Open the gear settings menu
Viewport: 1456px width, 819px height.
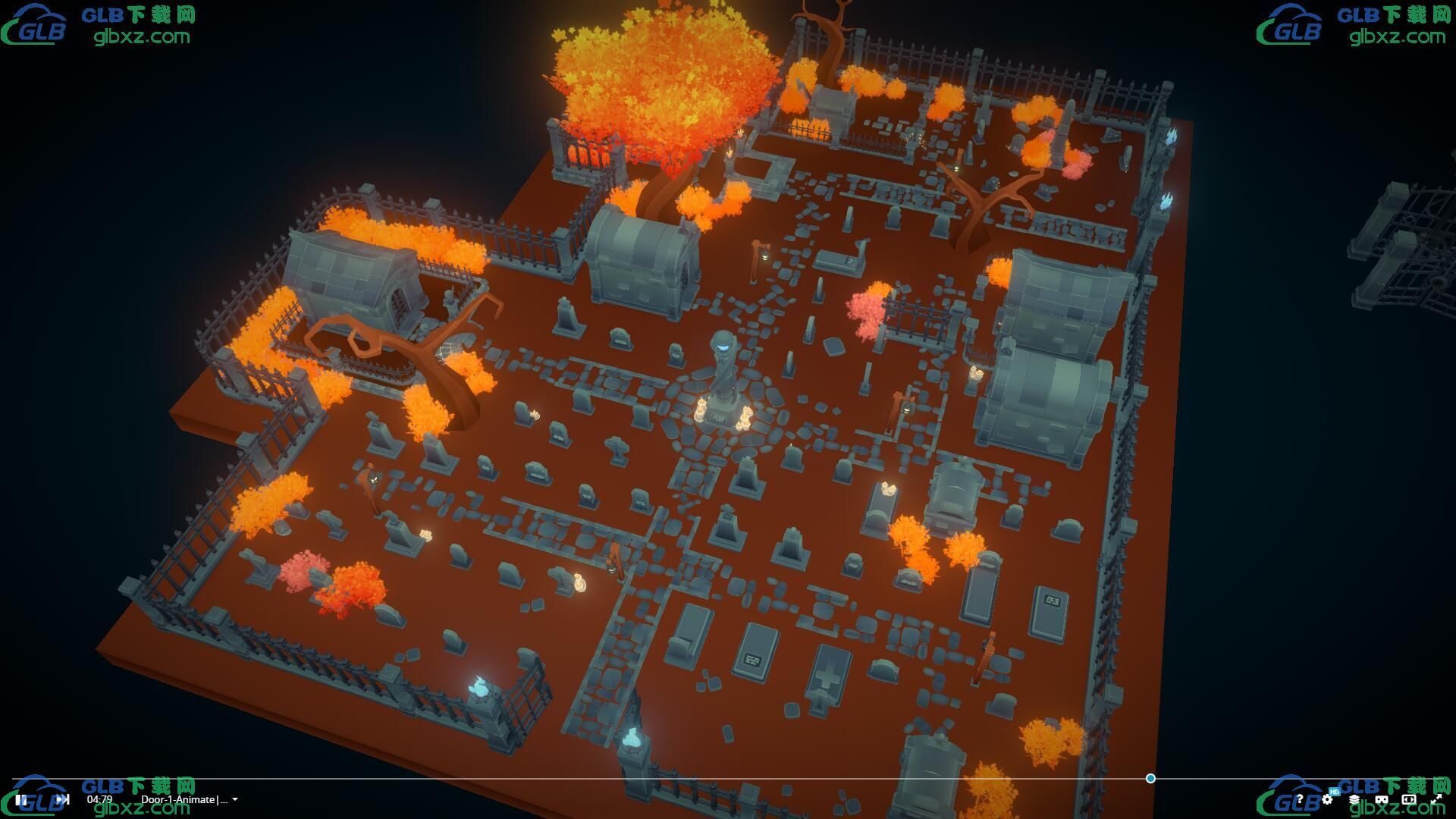tap(1327, 799)
